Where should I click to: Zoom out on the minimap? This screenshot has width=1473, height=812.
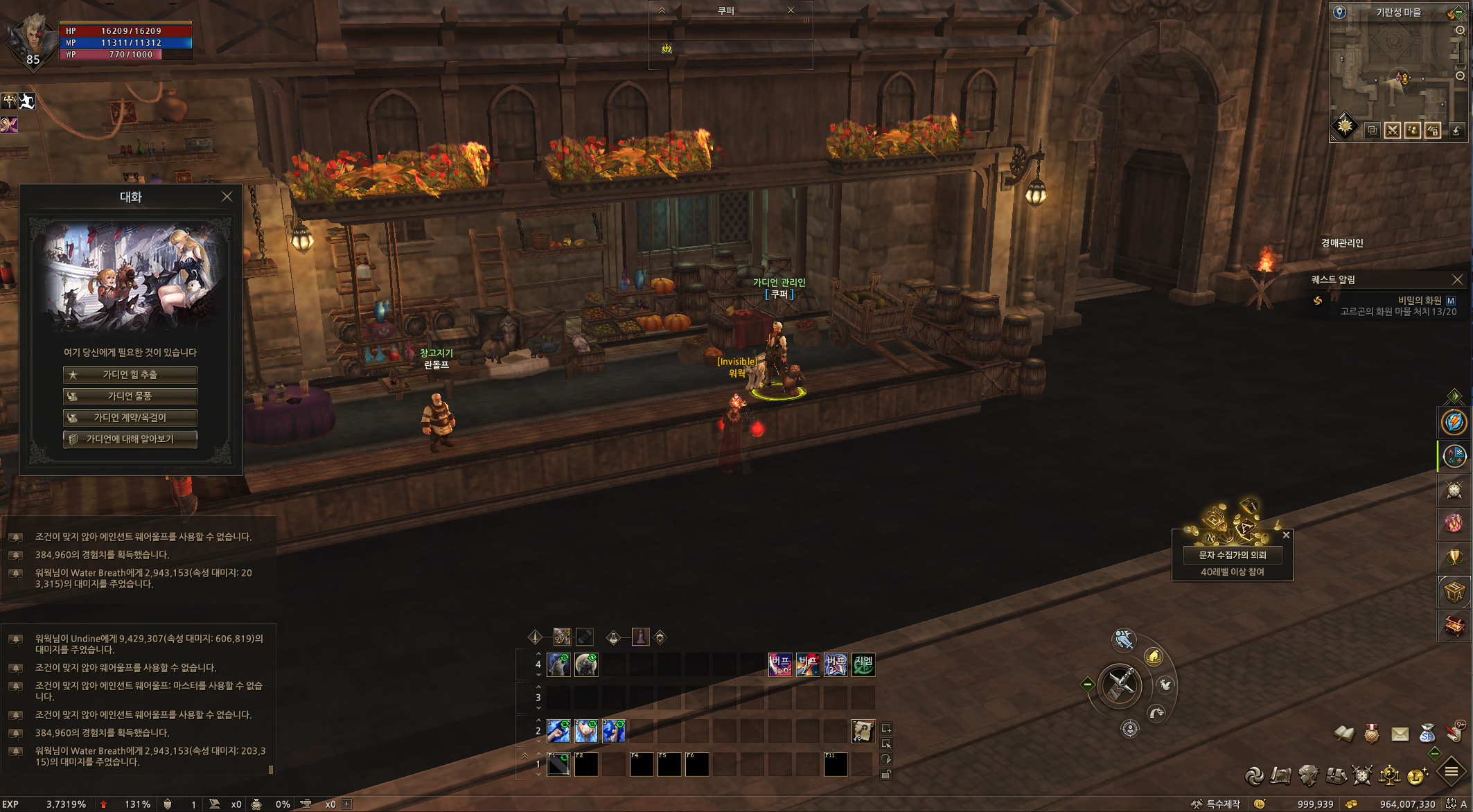[x=1460, y=76]
